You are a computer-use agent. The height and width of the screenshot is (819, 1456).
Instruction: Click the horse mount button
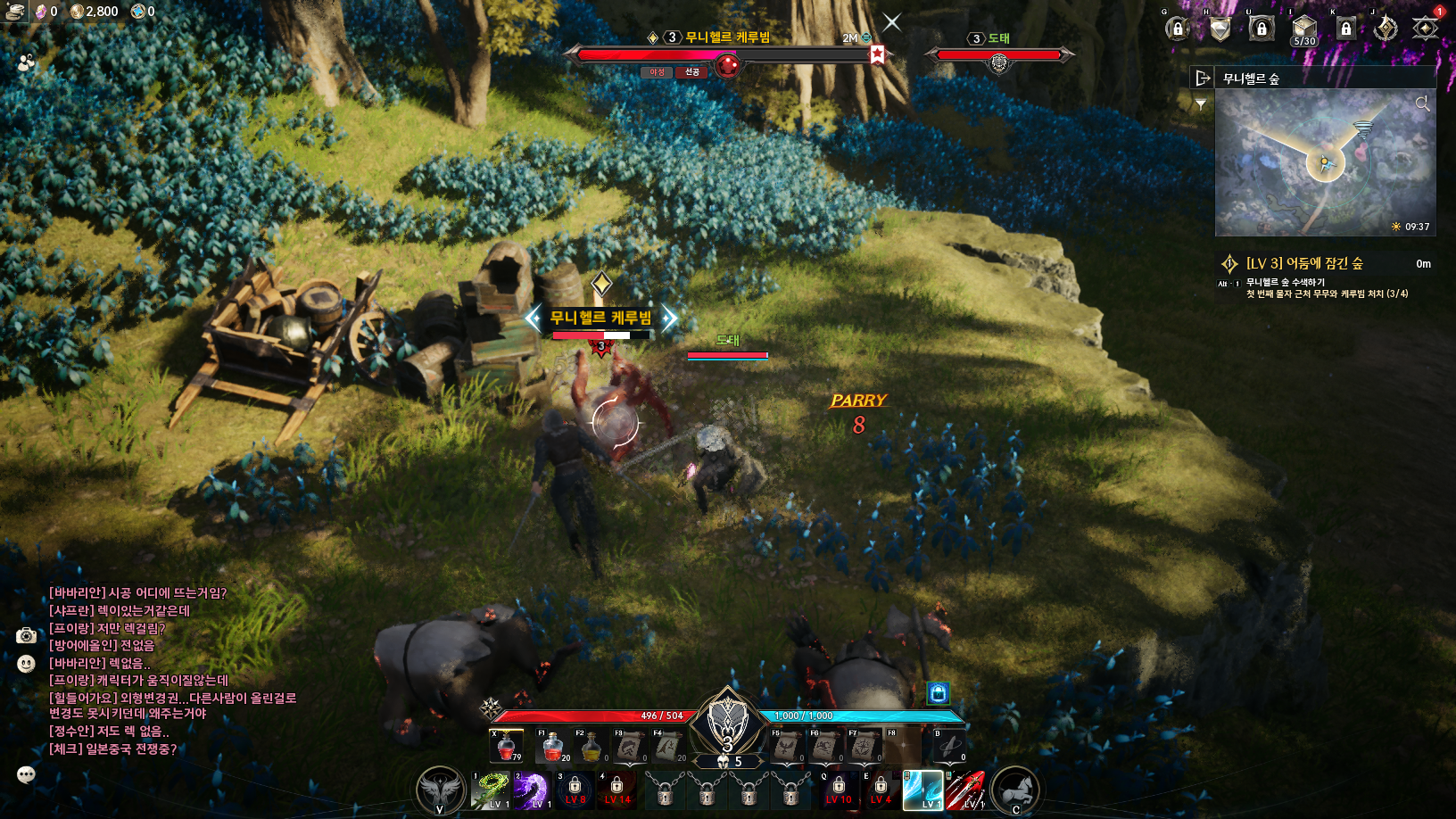1014,790
